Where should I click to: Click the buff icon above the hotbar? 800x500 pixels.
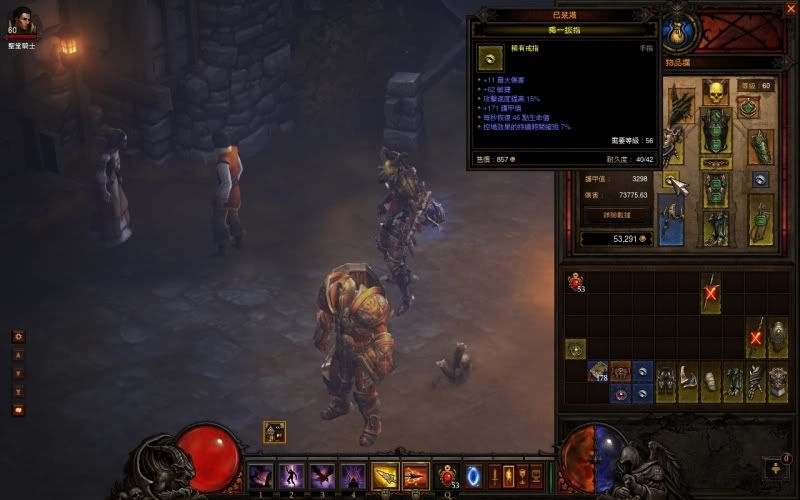275,431
